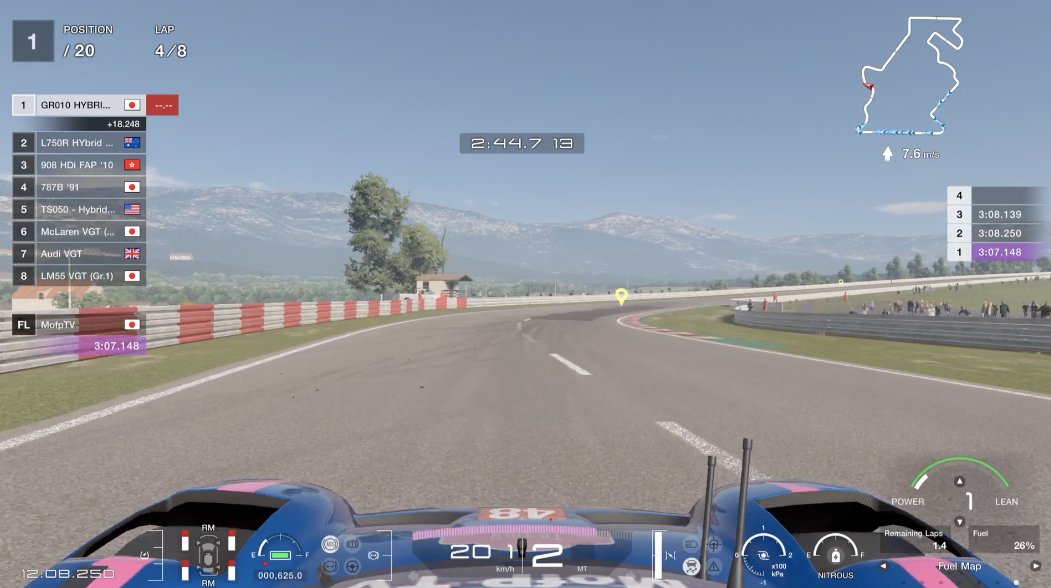Pick the TS050 Hybrid leaderboard row

click(78, 209)
